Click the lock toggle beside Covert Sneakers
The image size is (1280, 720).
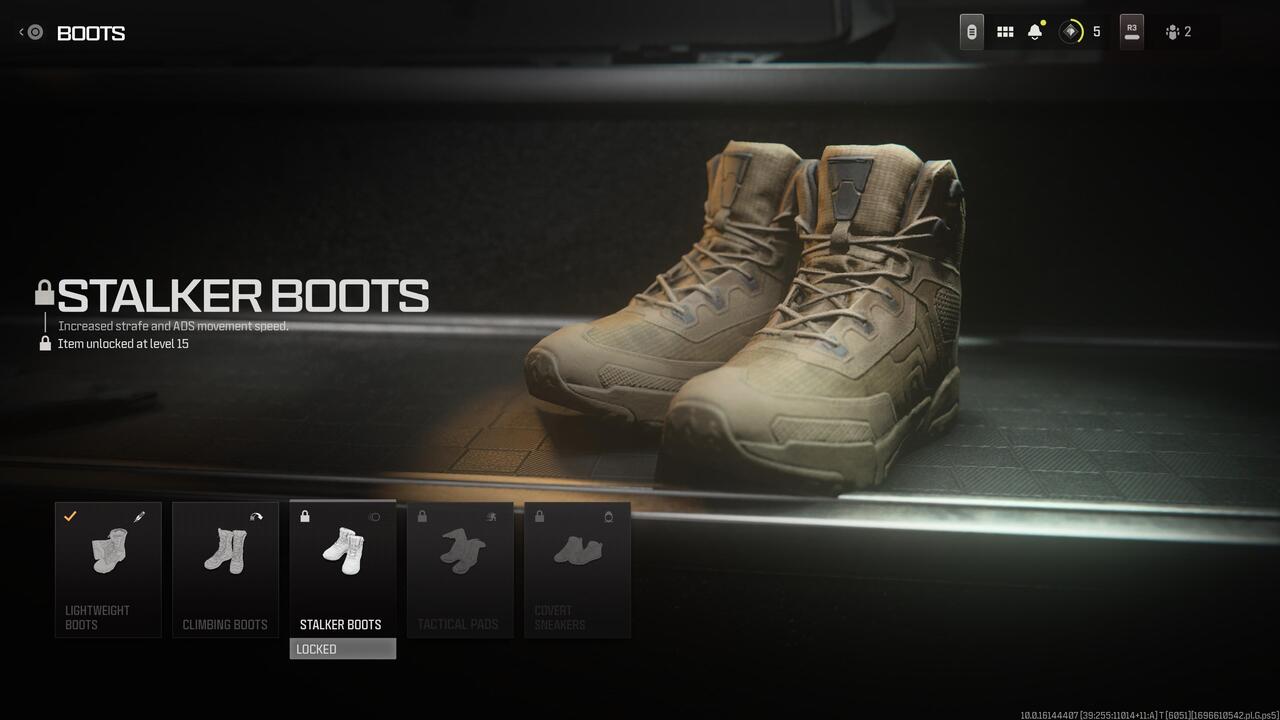click(x=539, y=515)
